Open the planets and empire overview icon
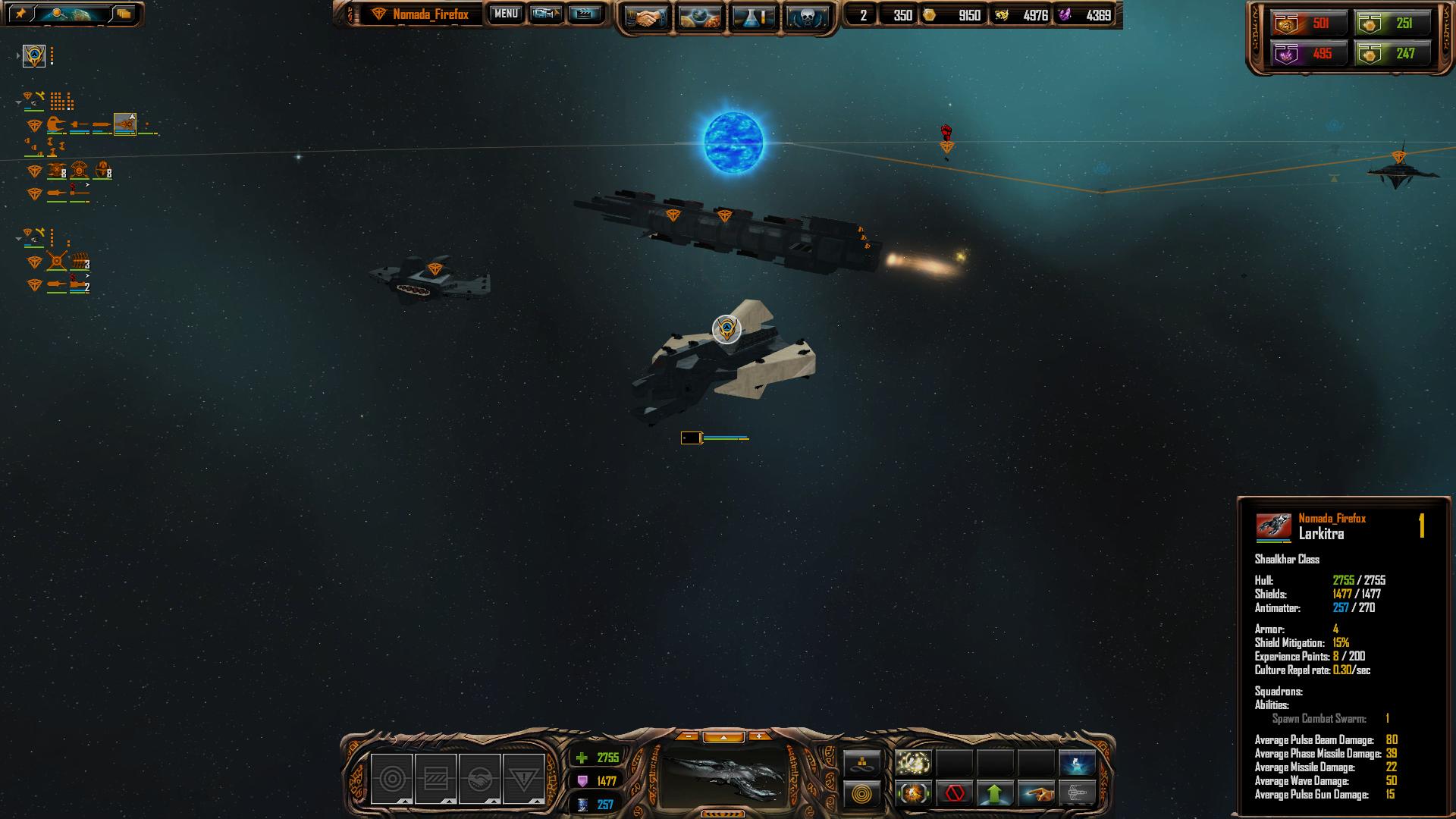 pos(698,17)
